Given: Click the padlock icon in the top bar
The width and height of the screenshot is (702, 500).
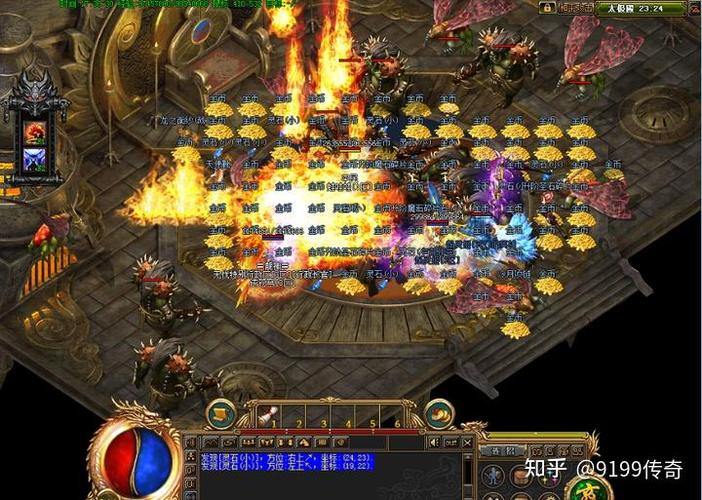Looking at the screenshot, I should (547, 8).
